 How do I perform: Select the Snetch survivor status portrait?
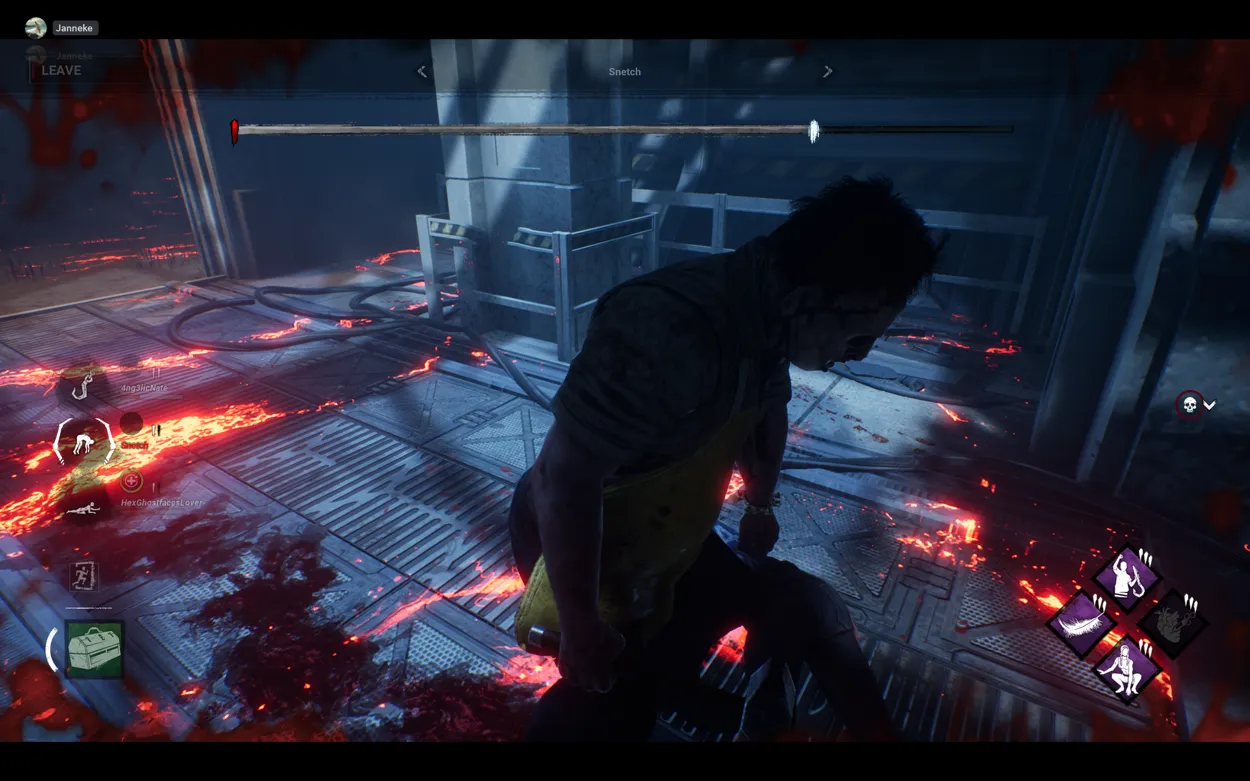click(x=84, y=441)
